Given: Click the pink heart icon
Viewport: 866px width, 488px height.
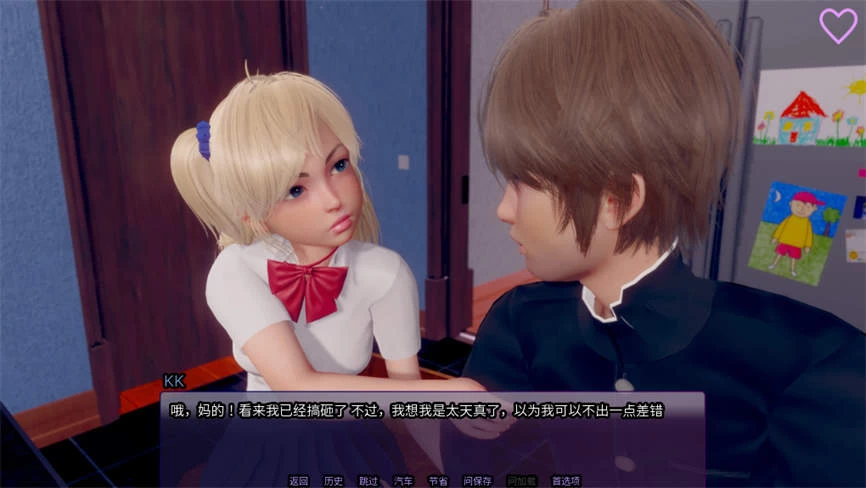Looking at the screenshot, I should pos(838,25).
